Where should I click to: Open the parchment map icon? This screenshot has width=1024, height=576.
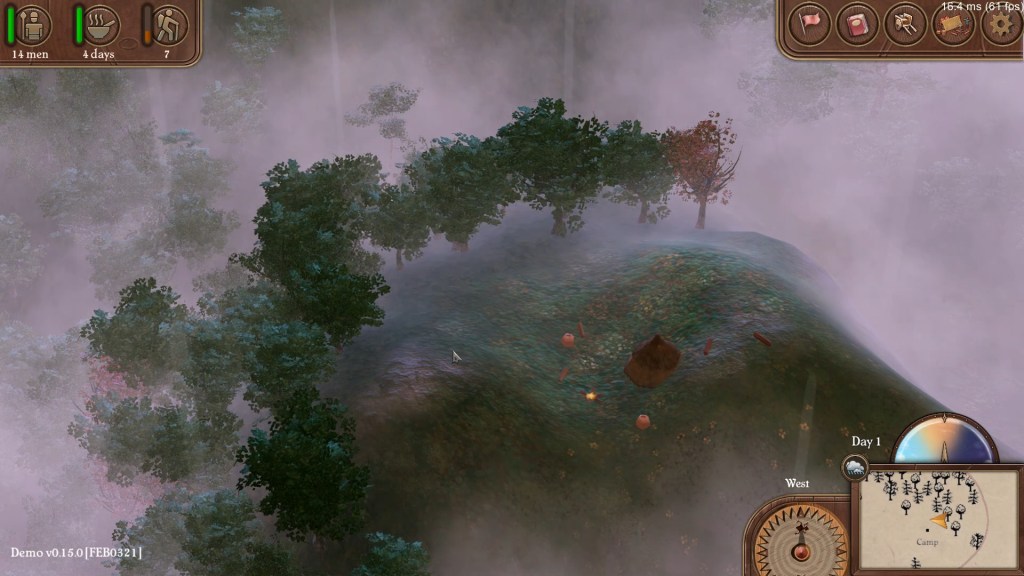point(953,25)
